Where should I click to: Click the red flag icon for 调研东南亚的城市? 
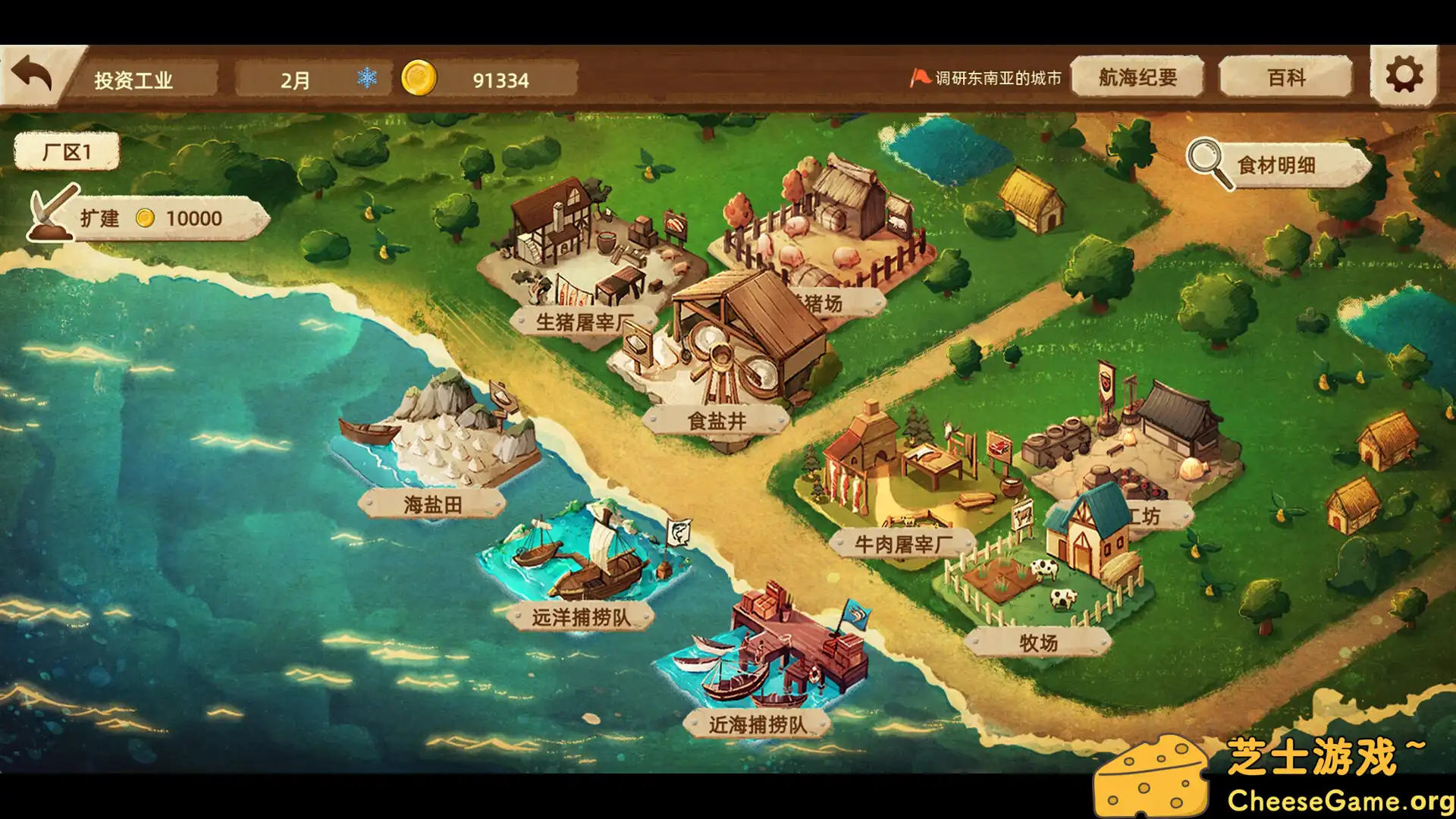pos(920,76)
